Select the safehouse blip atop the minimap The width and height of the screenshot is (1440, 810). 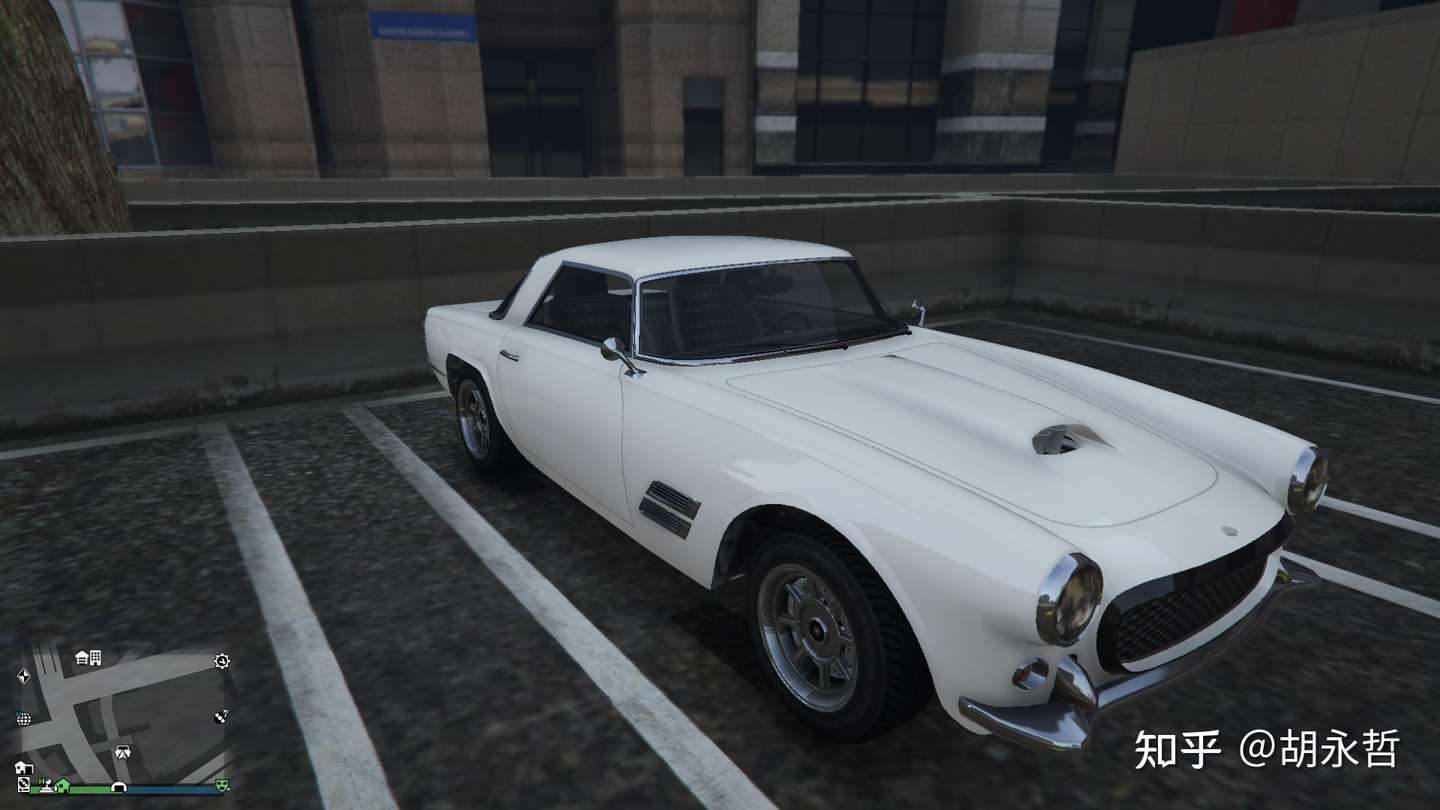[82, 658]
